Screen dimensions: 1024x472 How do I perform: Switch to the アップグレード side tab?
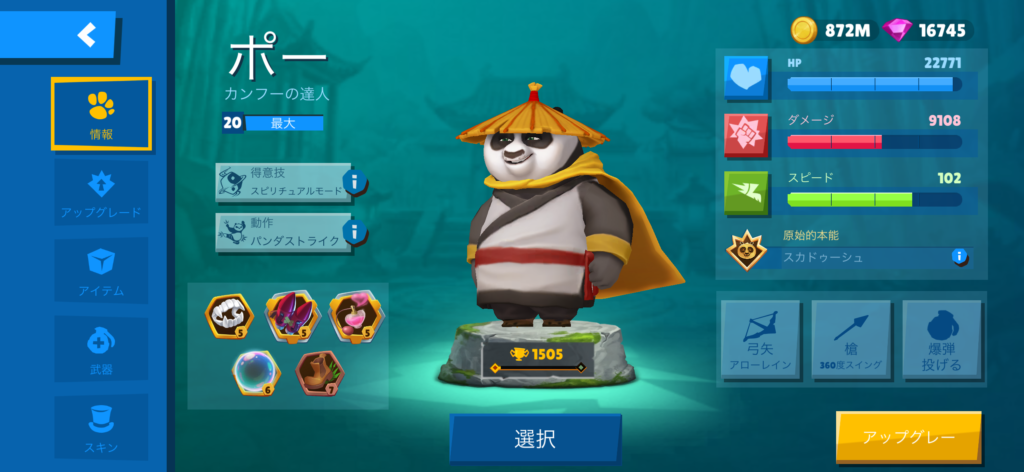(x=101, y=193)
